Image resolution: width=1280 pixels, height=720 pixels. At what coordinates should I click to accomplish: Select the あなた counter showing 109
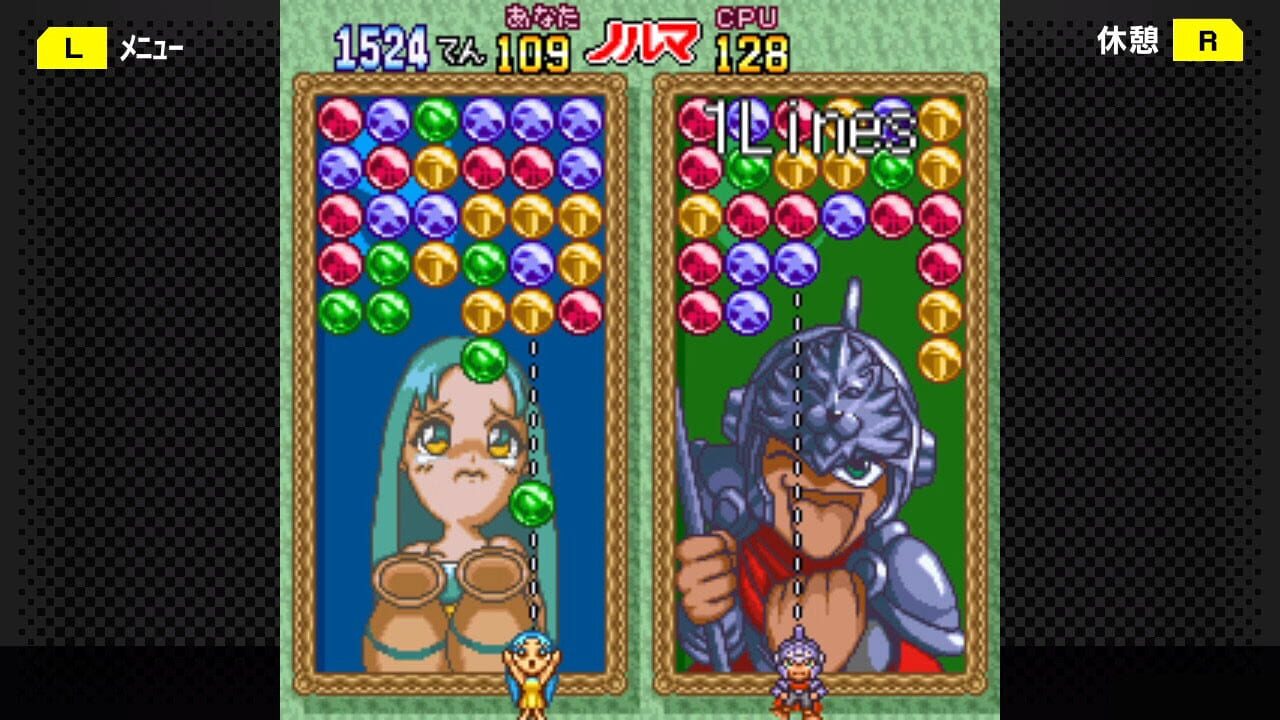coord(532,47)
